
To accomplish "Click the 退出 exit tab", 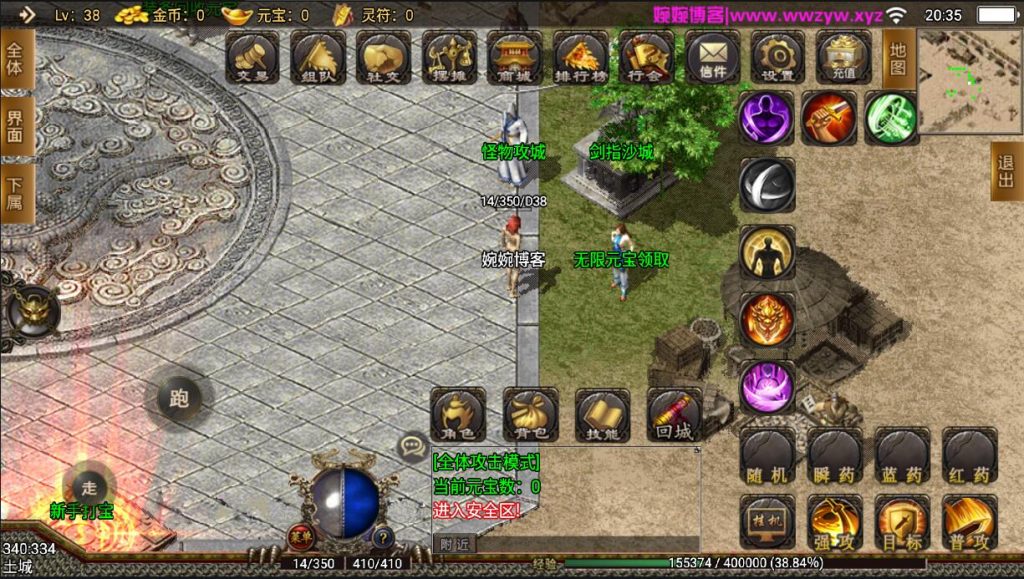I will point(1006,172).
